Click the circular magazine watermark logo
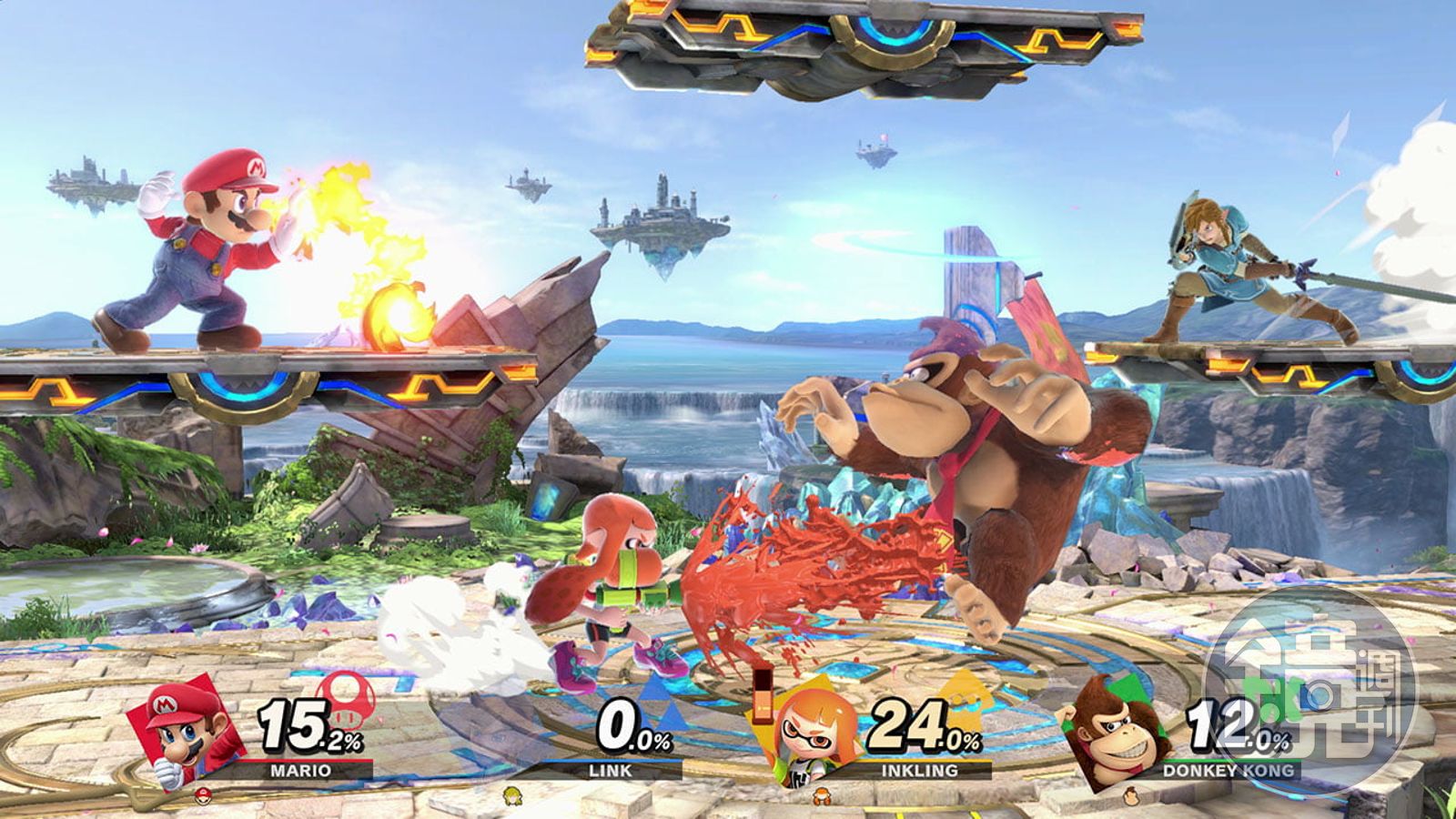Image resolution: width=1456 pixels, height=819 pixels. [1310, 692]
